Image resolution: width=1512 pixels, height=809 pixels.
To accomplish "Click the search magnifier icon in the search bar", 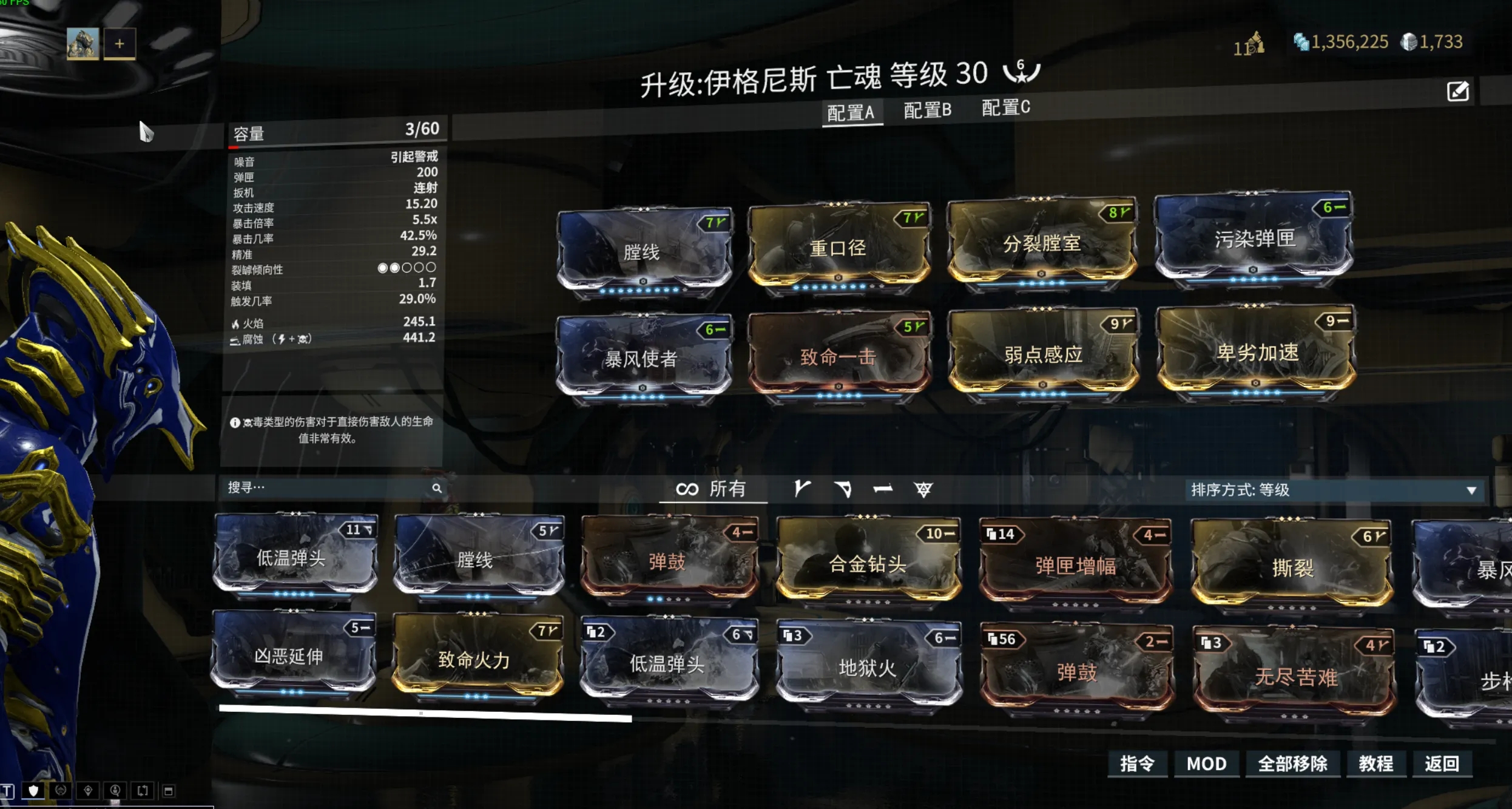I will (x=438, y=487).
